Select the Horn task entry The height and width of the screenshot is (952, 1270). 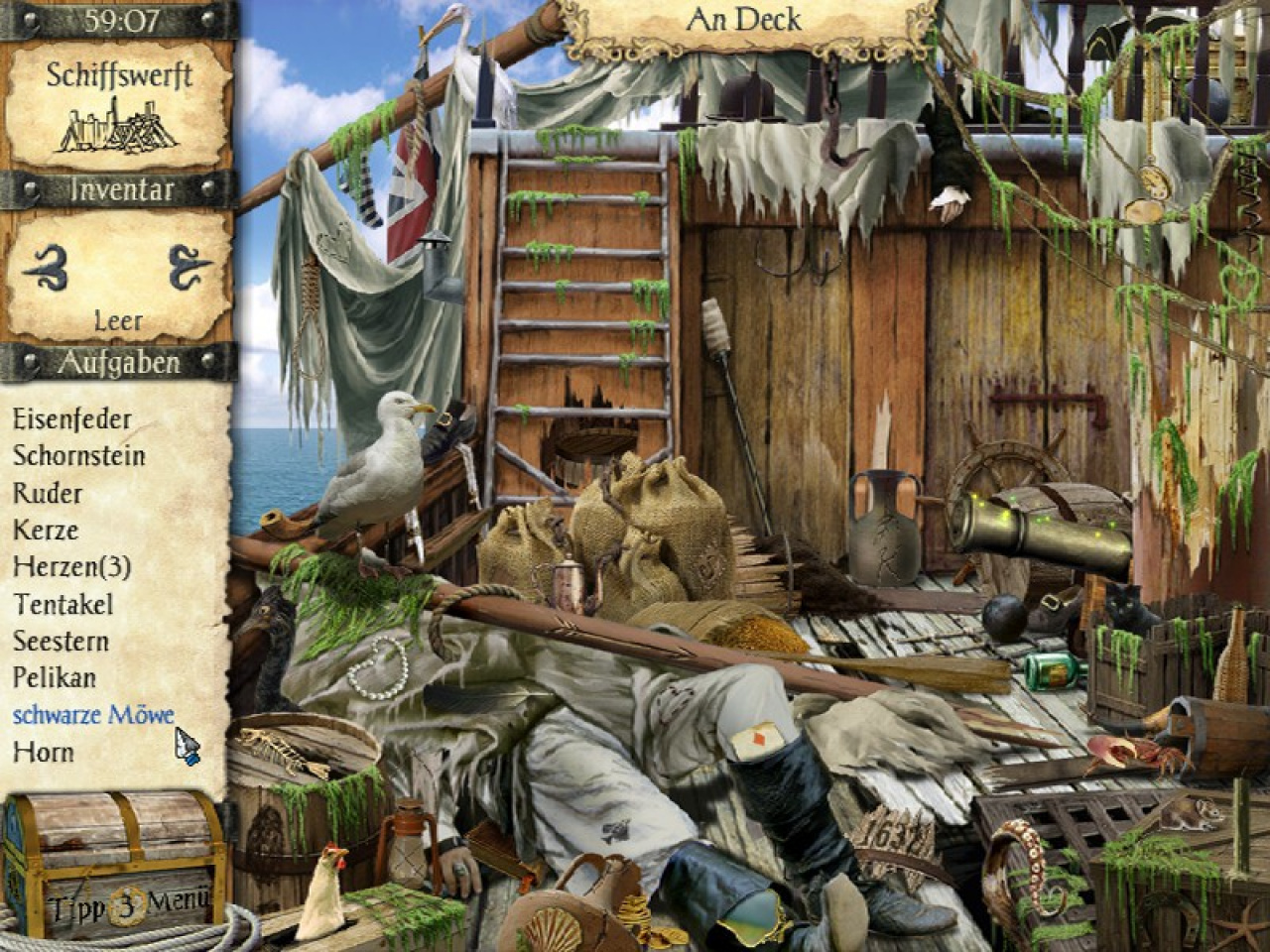(x=43, y=752)
